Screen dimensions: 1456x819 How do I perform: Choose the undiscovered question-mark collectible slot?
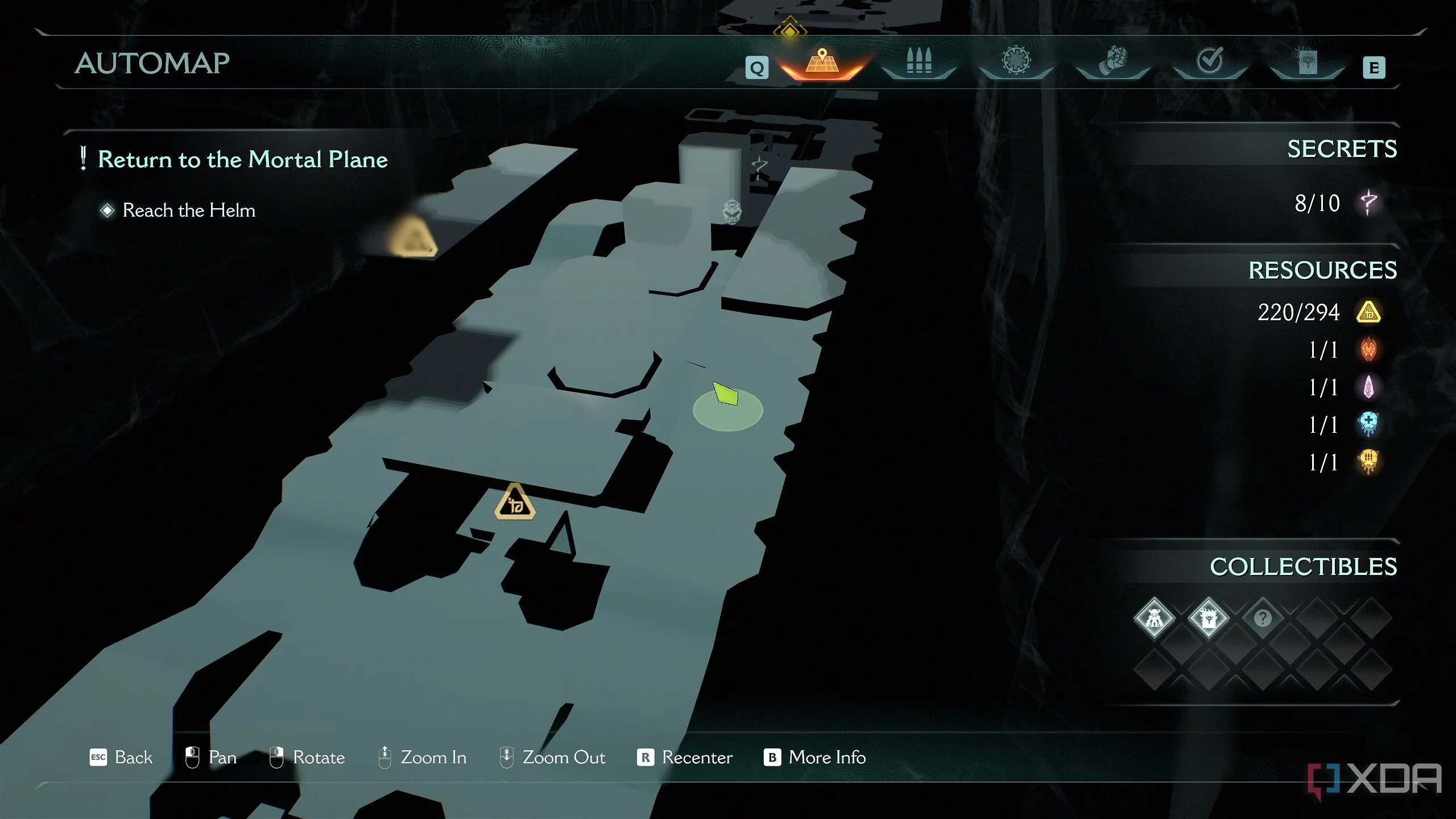[x=1263, y=618]
